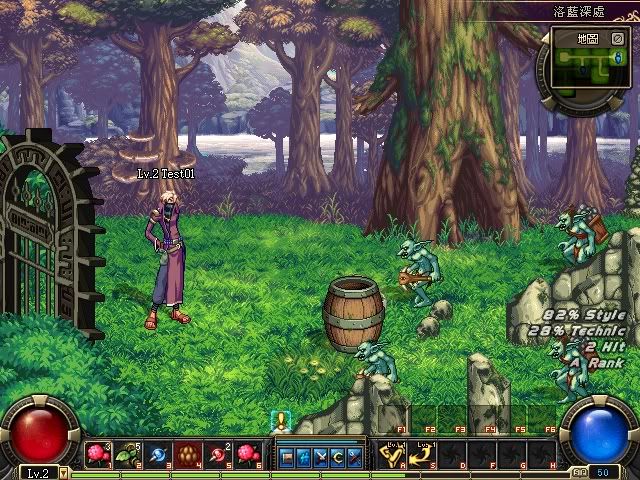Use the green leaf herb item

(127, 455)
